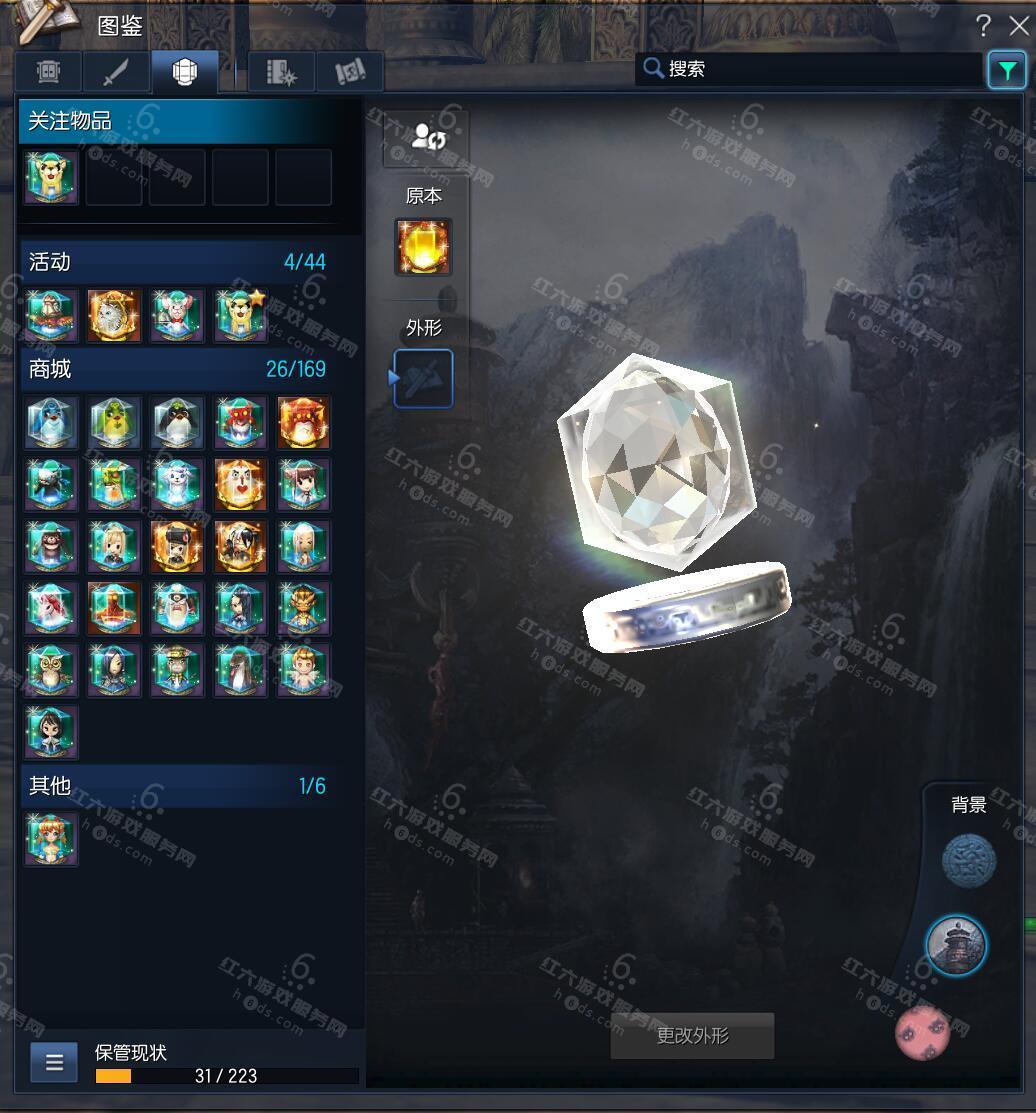Select the pet icon under 其他
The height and width of the screenshot is (1113, 1036).
point(51,838)
